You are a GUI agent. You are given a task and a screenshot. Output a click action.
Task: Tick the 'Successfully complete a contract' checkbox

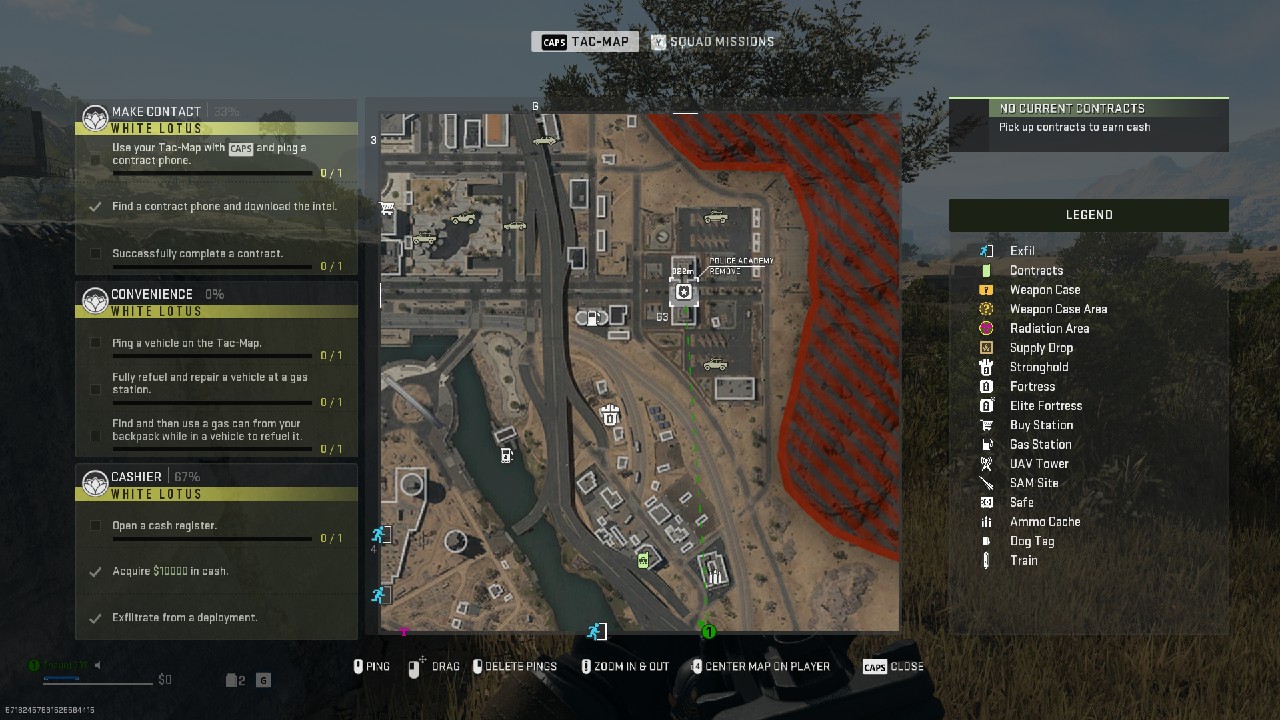[95, 255]
